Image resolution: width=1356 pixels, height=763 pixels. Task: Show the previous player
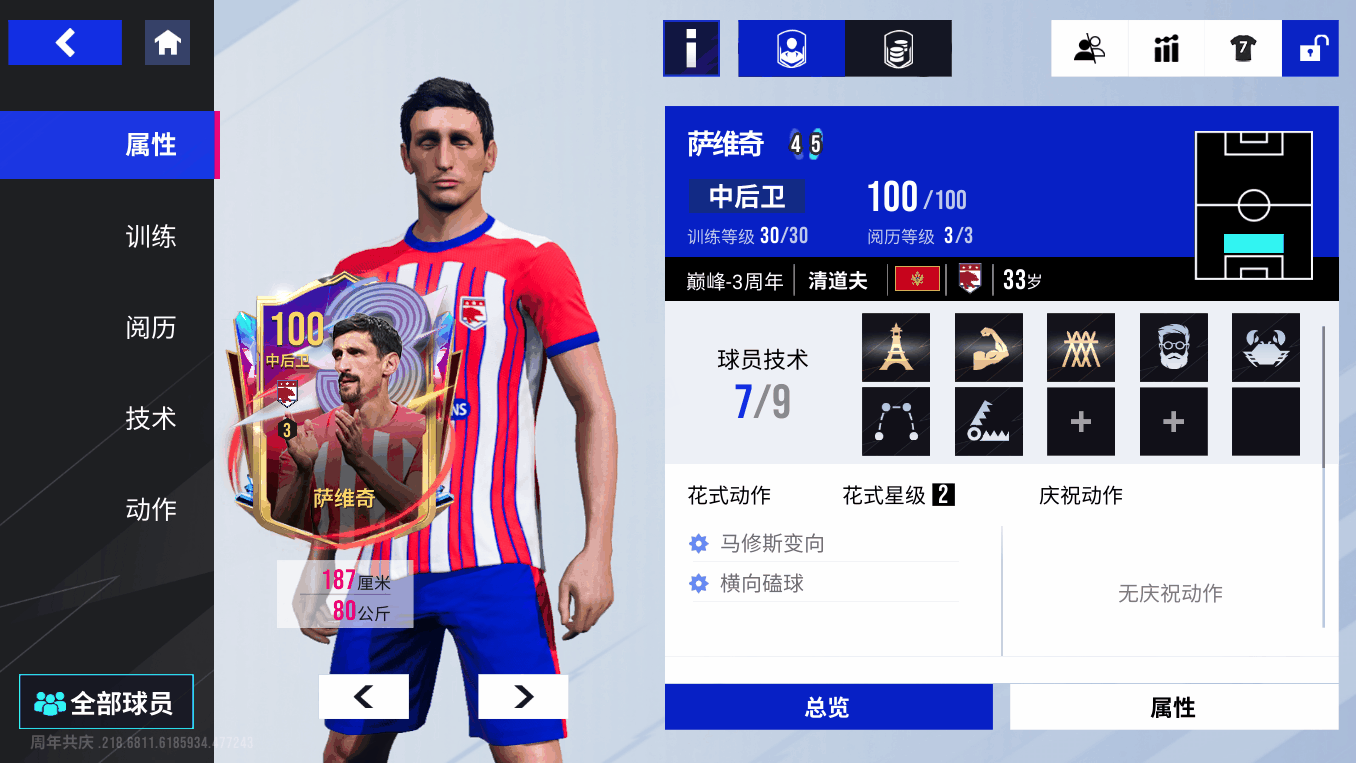coord(363,697)
